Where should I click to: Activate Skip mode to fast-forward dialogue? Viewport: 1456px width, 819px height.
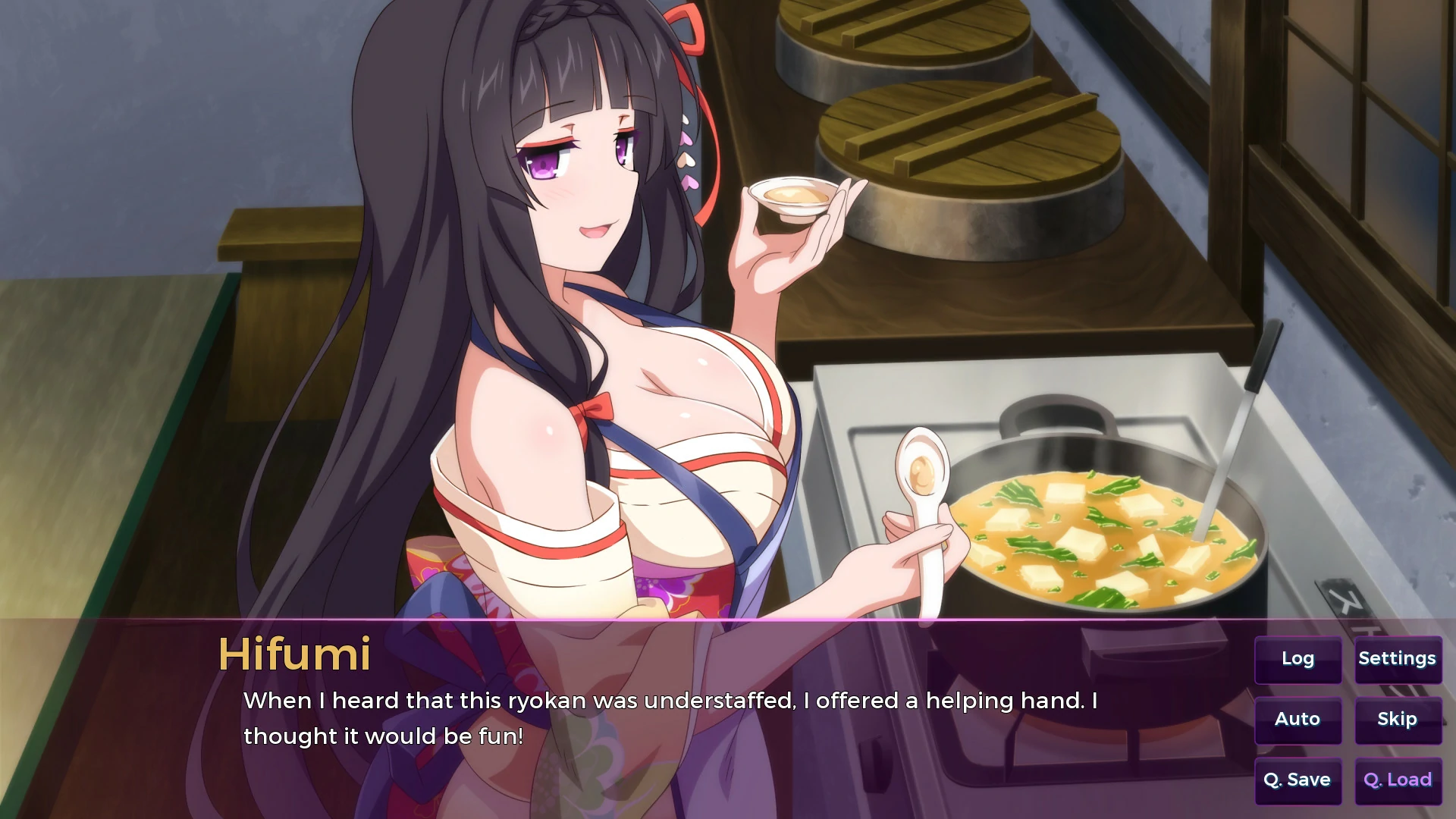[x=1398, y=720]
